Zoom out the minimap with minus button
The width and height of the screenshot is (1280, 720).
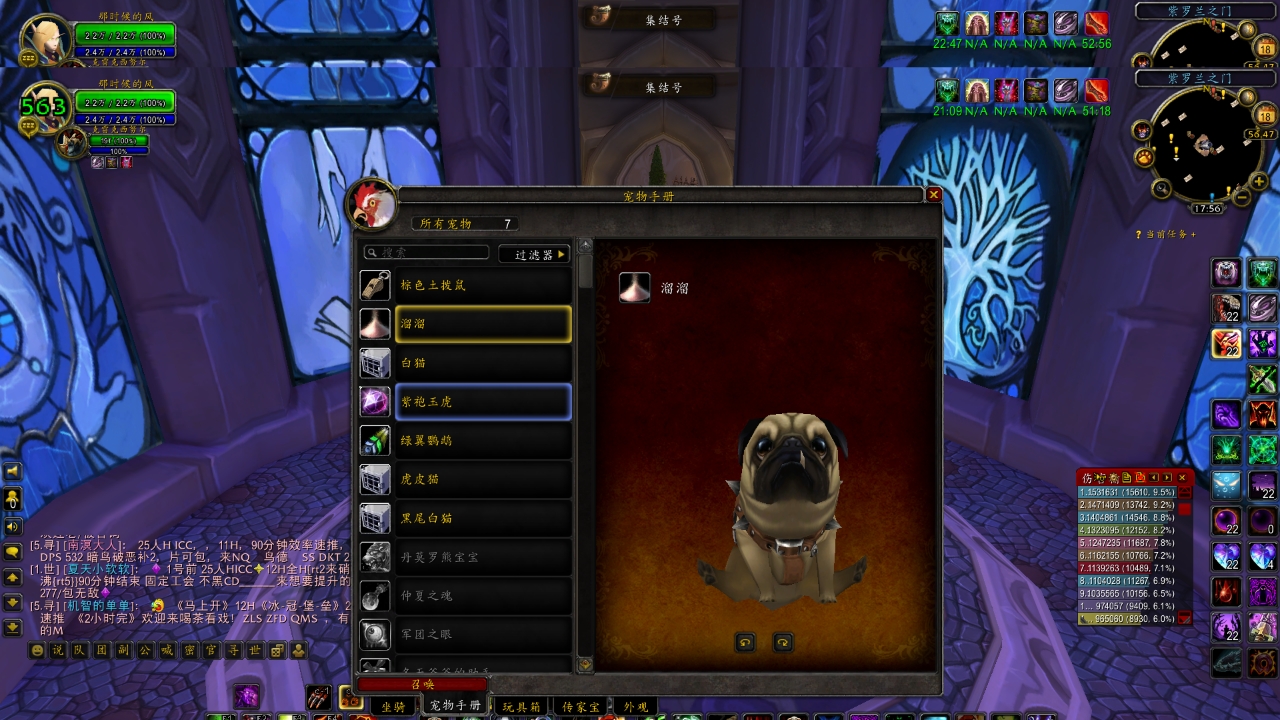pos(1241,197)
